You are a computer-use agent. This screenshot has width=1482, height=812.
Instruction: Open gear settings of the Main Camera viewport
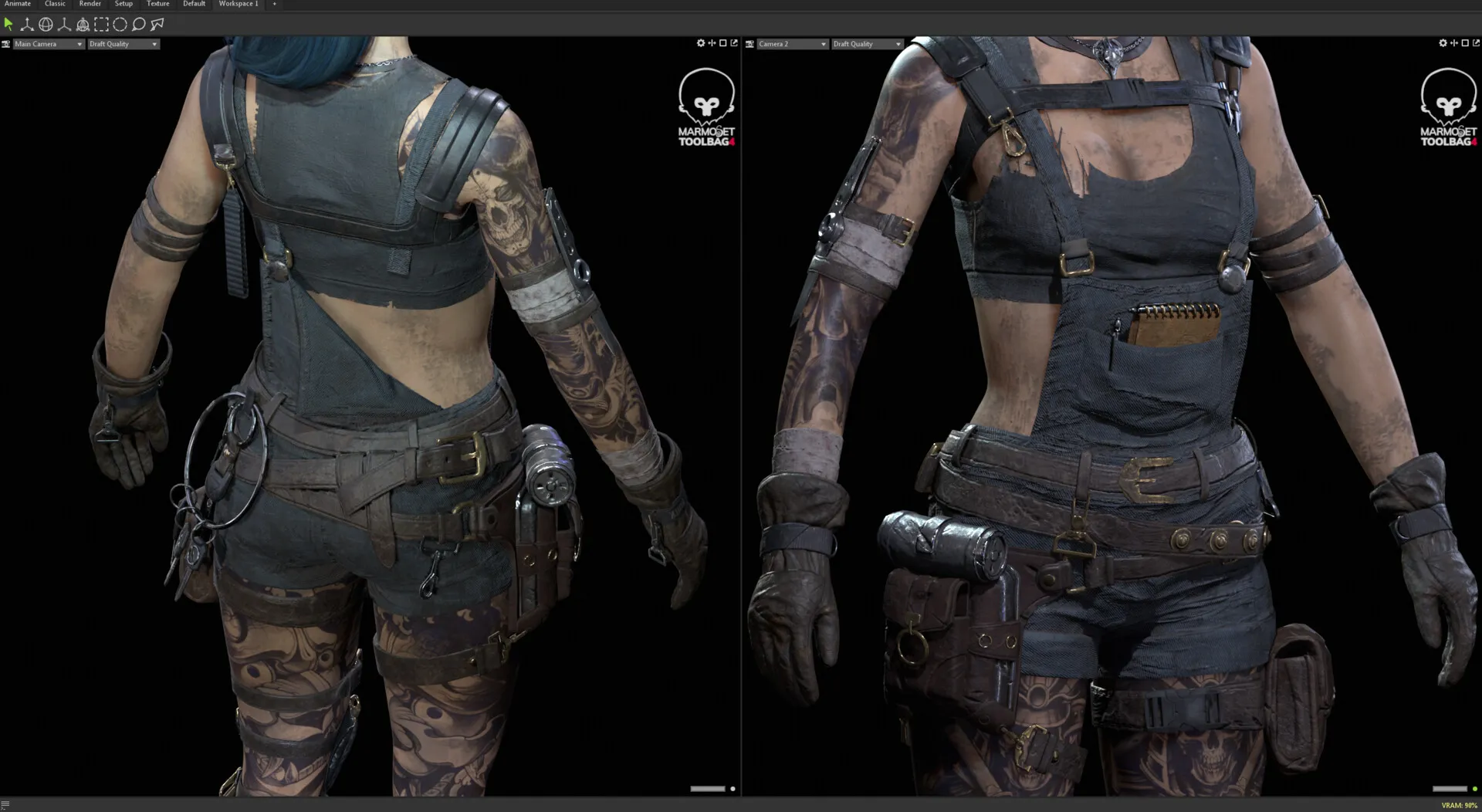click(701, 43)
